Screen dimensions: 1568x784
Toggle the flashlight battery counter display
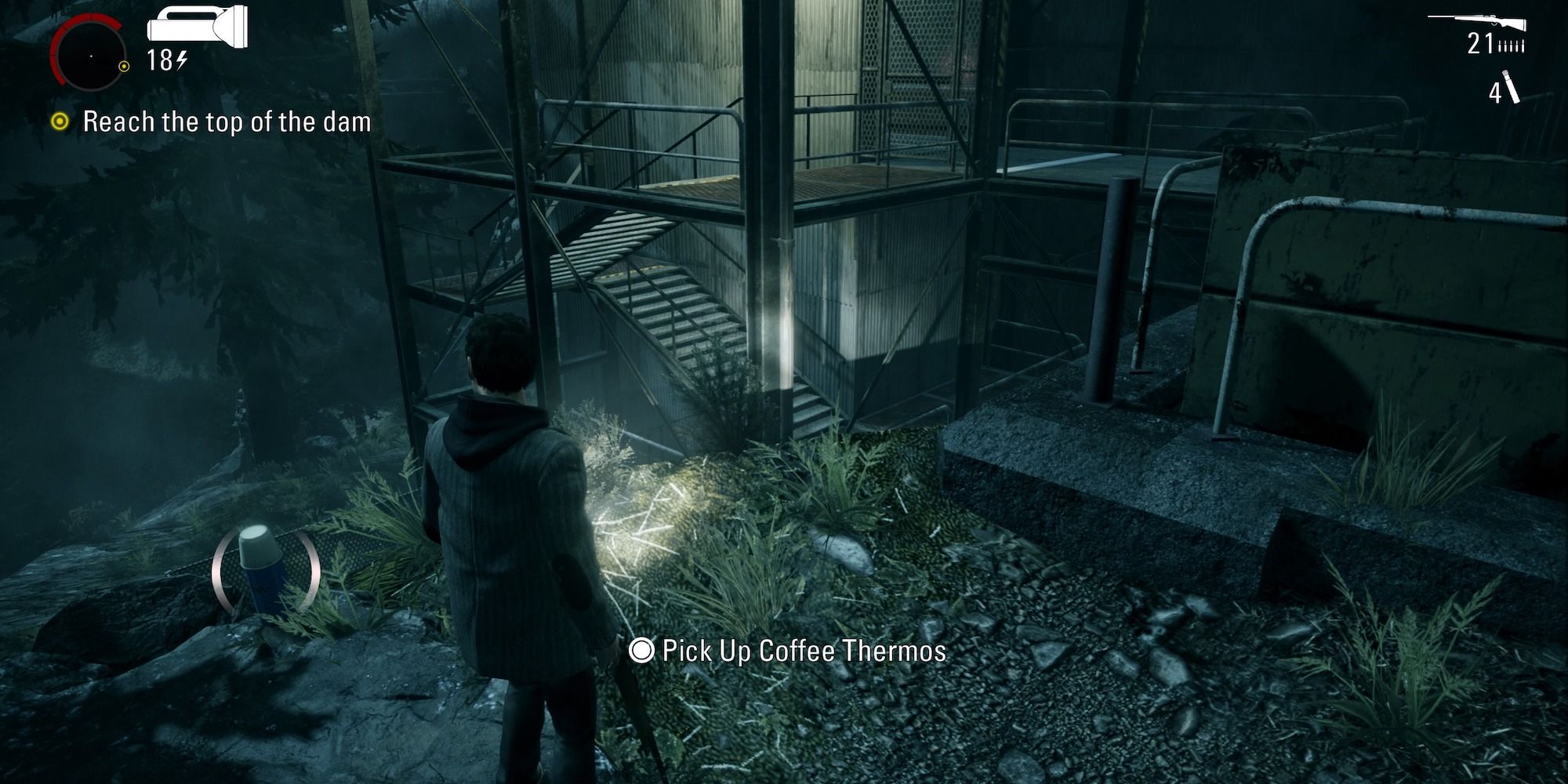pyautogui.click(x=161, y=60)
